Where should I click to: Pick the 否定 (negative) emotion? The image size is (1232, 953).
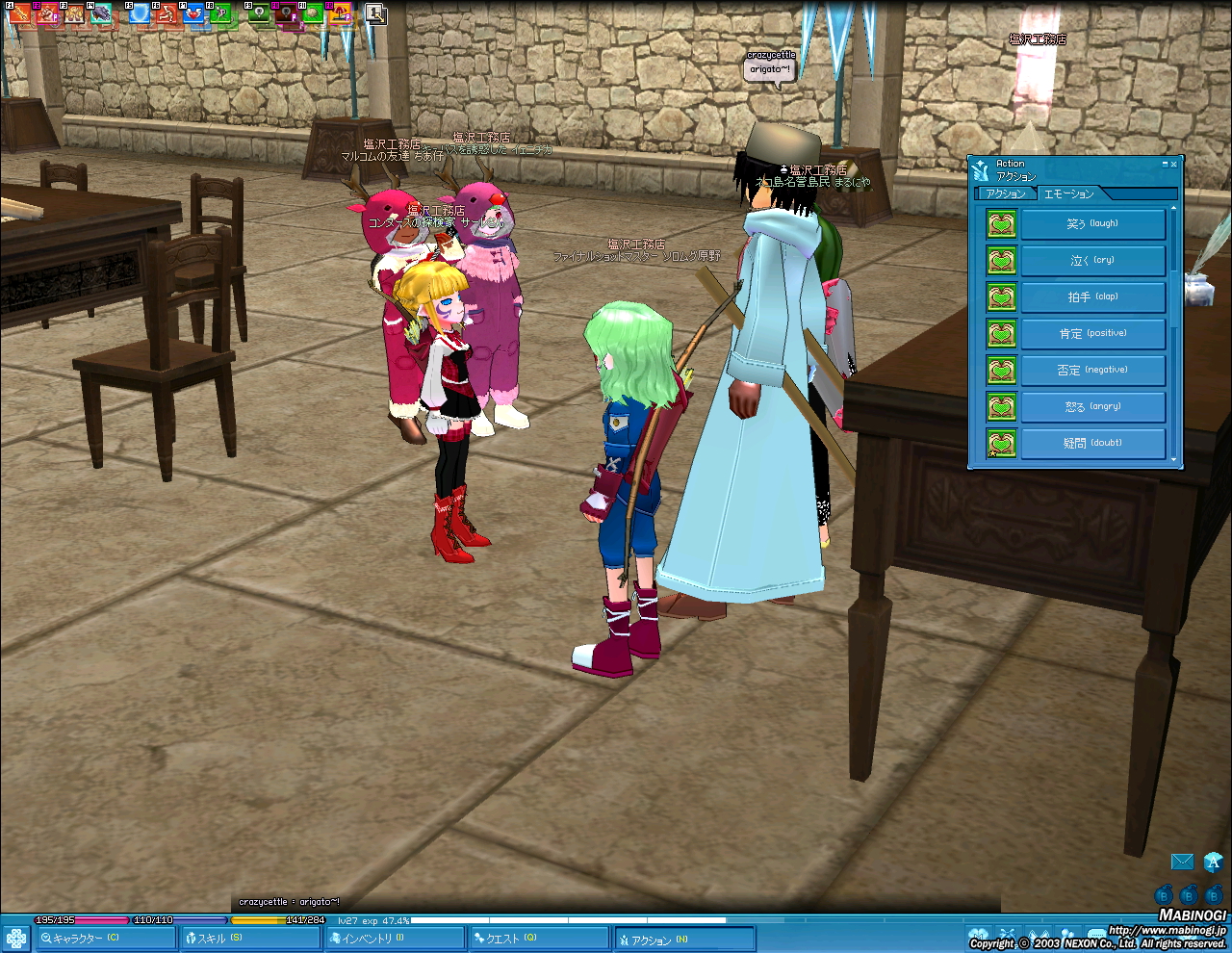coord(1092,370)
